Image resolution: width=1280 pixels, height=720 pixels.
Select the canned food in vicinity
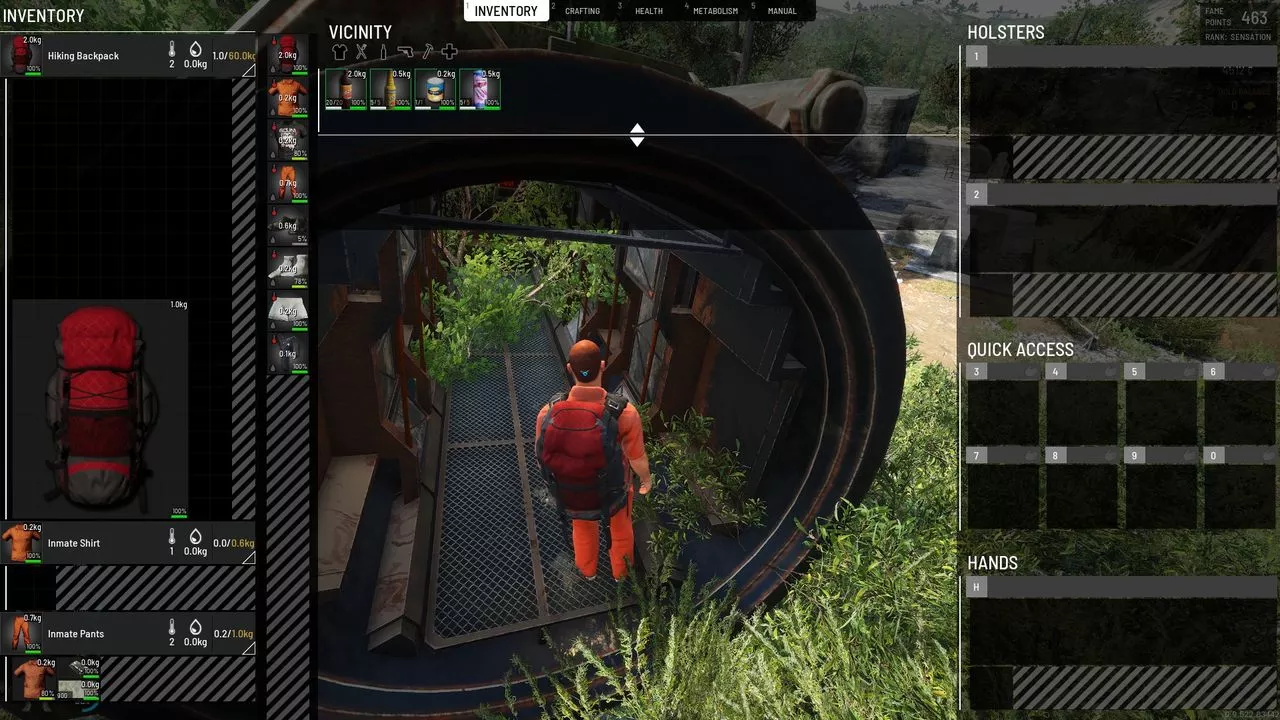coord(435,89)
